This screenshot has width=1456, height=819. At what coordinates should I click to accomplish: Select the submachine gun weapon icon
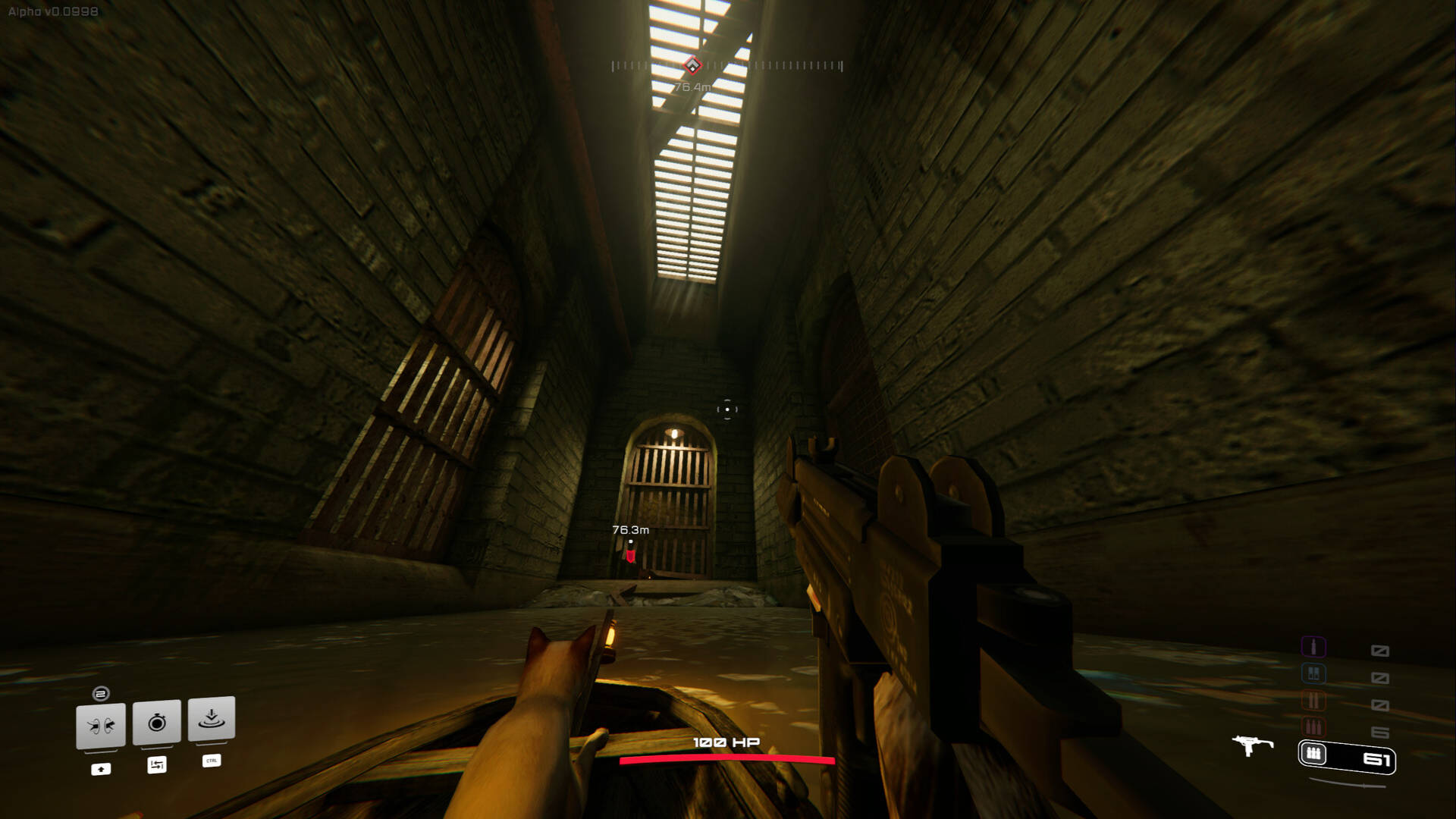pyautogui.click(x=1251, y=745)
